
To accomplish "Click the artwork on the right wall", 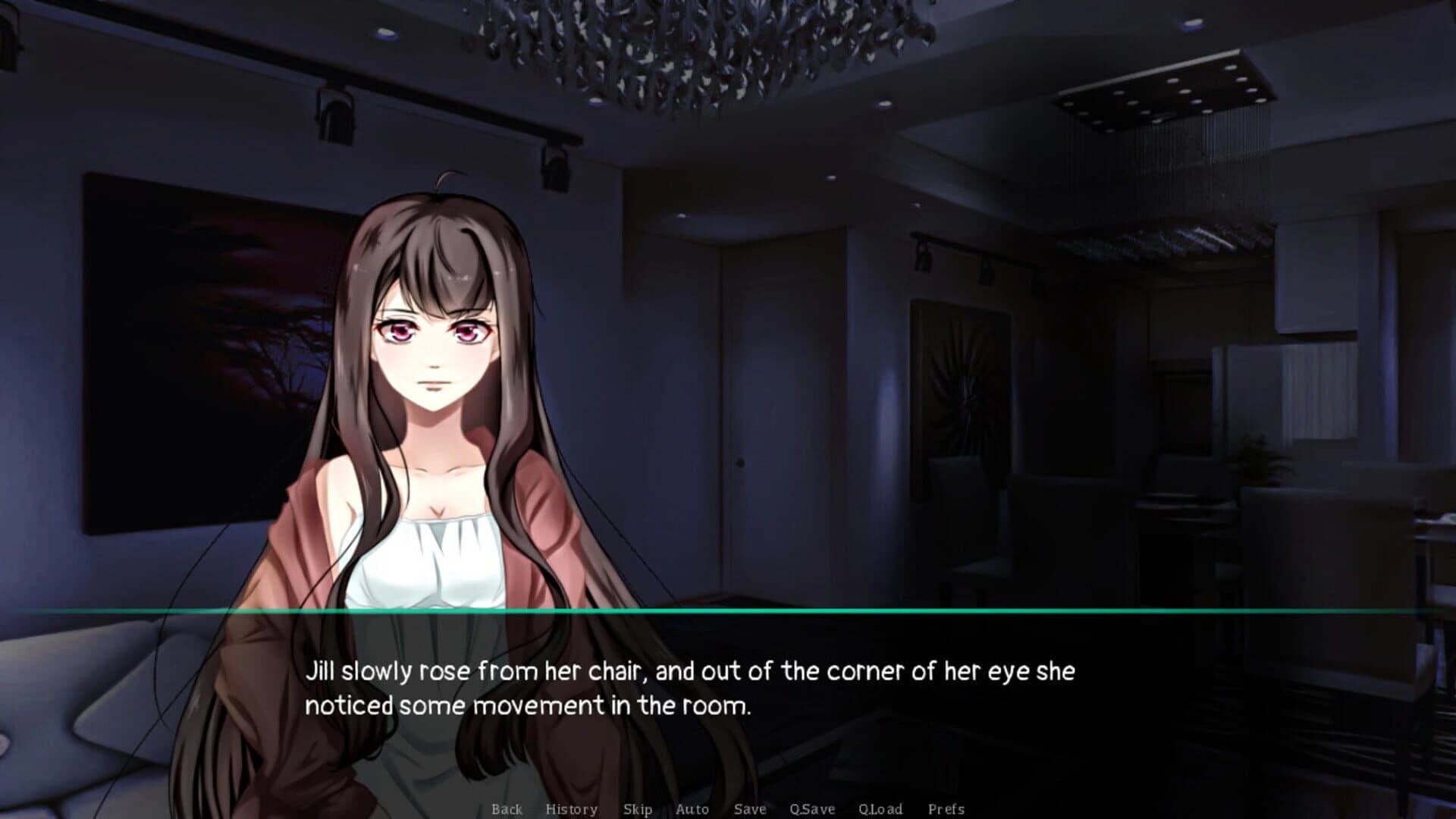I will click(x=959, y=387).
